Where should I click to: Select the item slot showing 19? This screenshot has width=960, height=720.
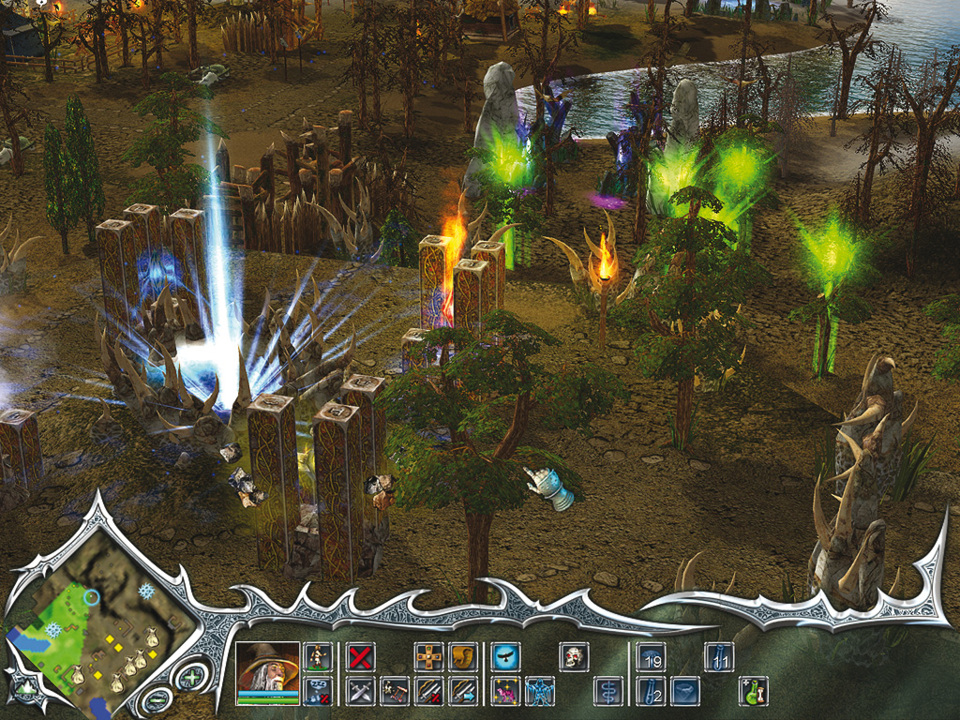click(x=652, y=657)
